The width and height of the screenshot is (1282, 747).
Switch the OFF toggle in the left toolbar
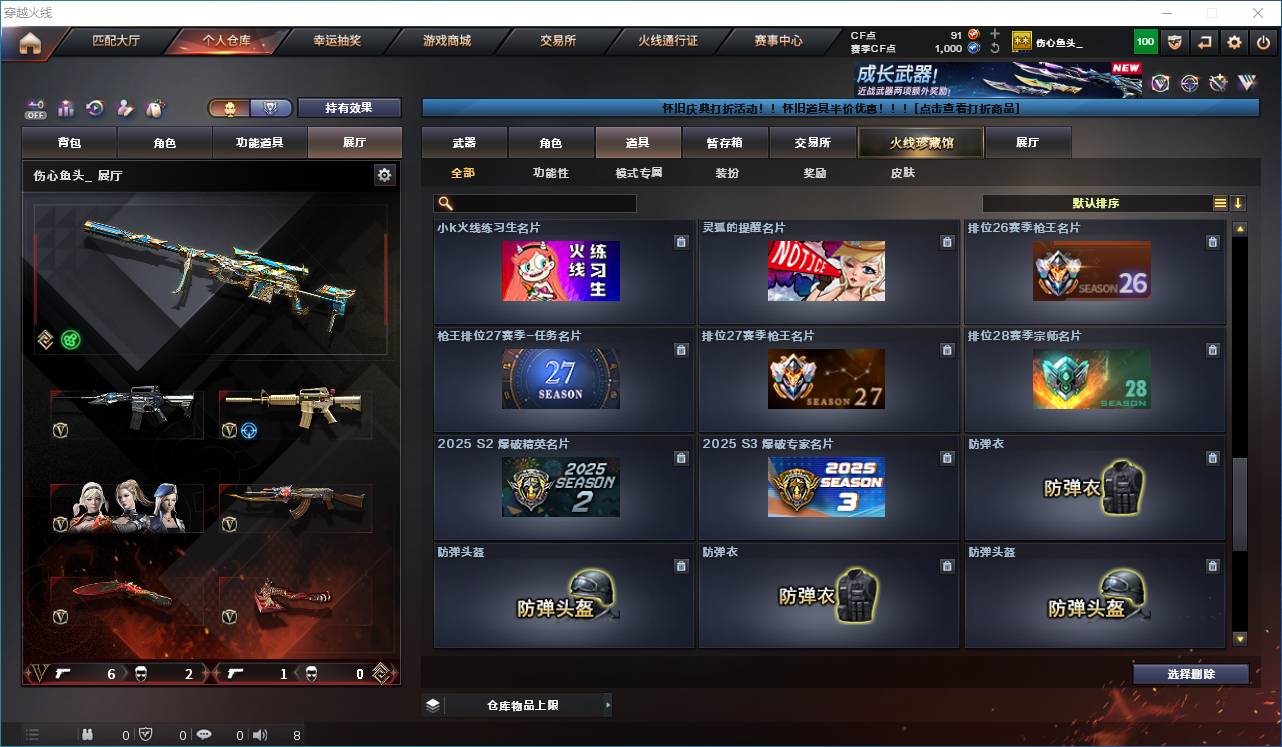click(x=34, y=108)
